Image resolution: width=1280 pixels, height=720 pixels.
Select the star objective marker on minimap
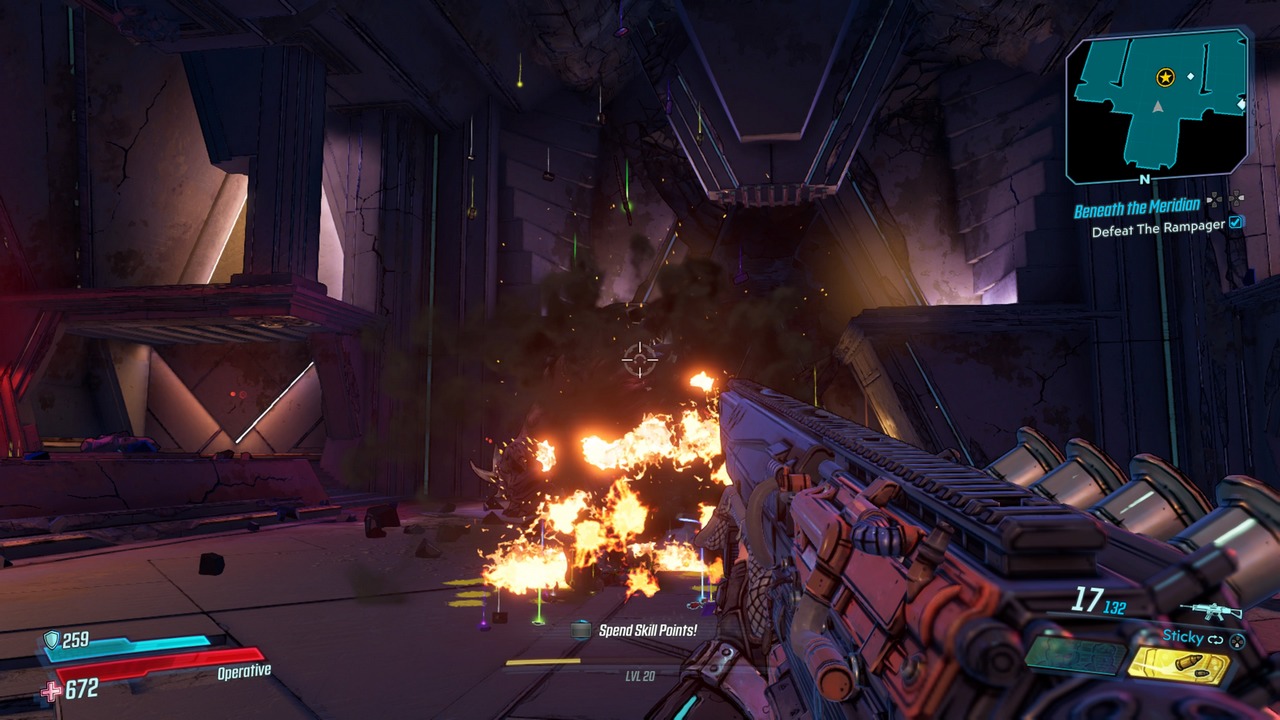[x=1165, y=77]
